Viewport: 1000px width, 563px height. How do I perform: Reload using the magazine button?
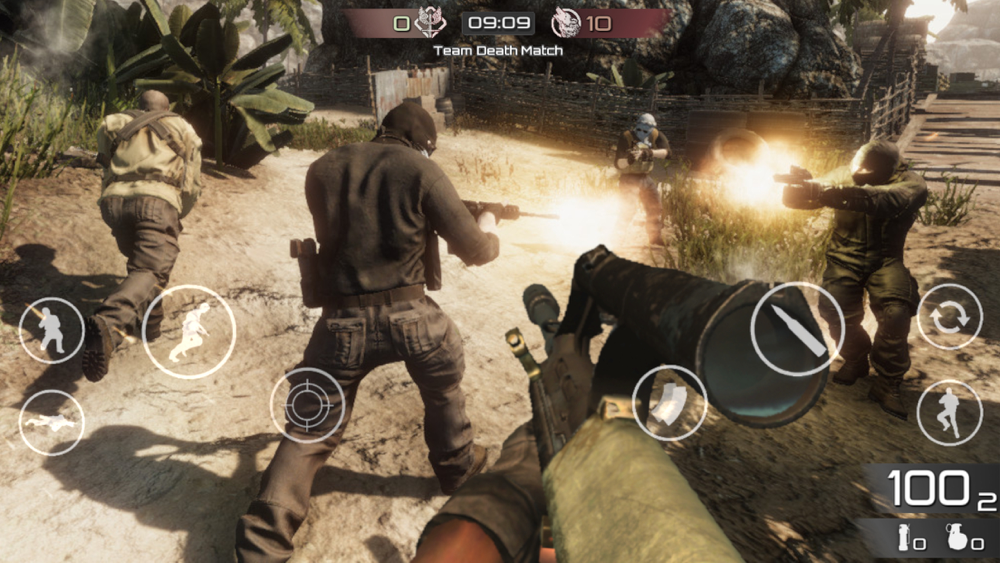click(x=669, y=403)
